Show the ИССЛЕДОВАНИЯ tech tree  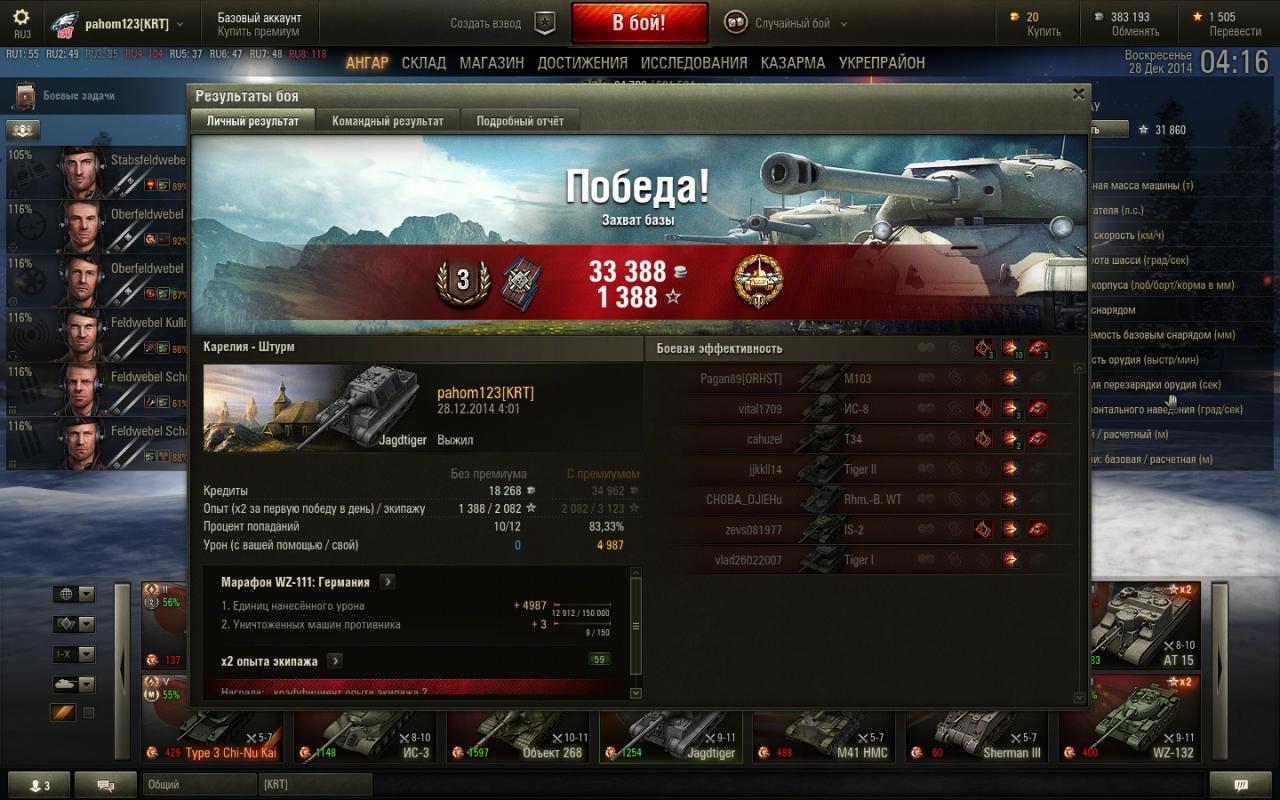pyautogui.click(x=694, y=63)
